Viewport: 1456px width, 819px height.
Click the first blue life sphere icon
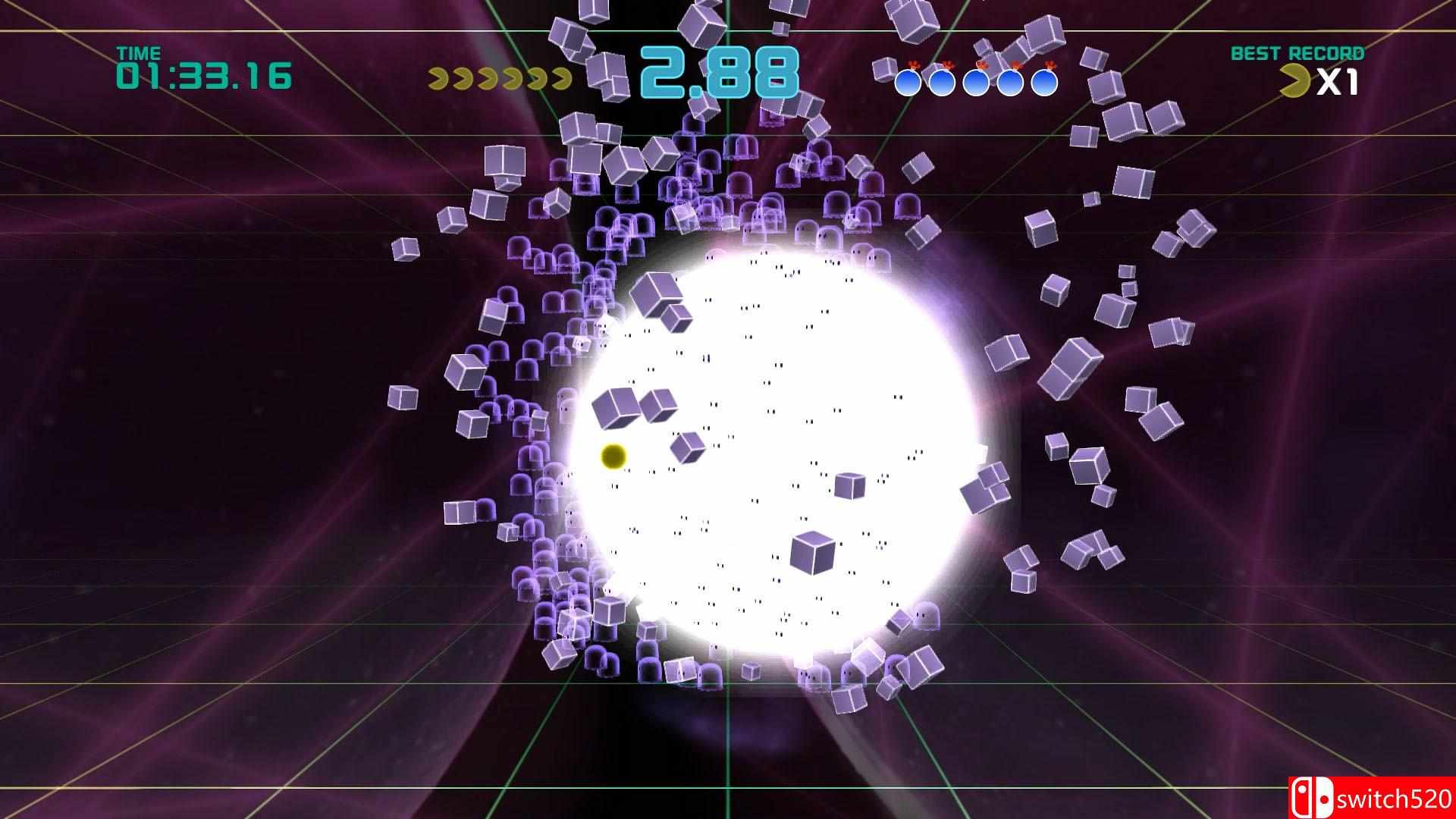908,83
